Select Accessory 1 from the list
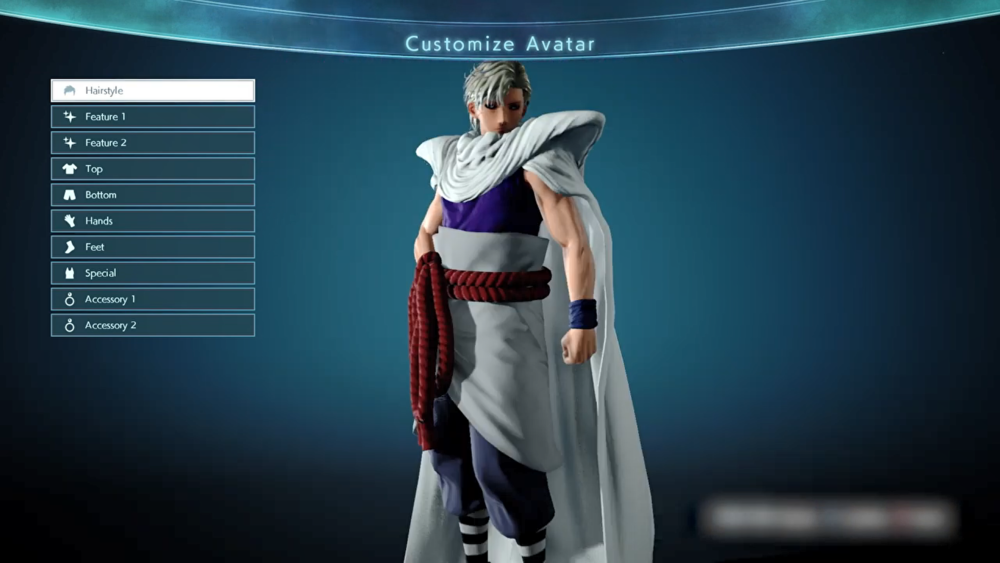Screen dimensions: 1000x563 153,299
